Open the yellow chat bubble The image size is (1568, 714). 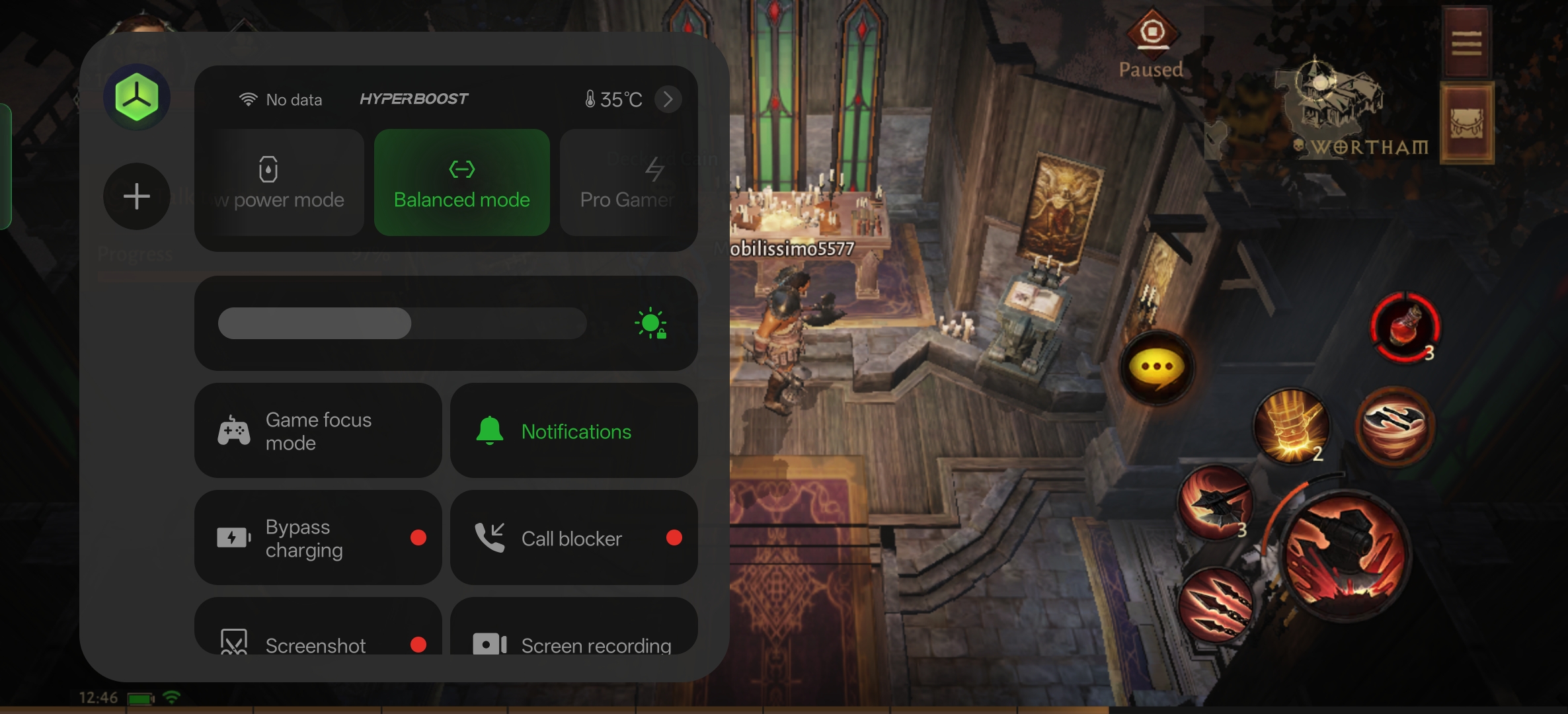coord(1156,367)
